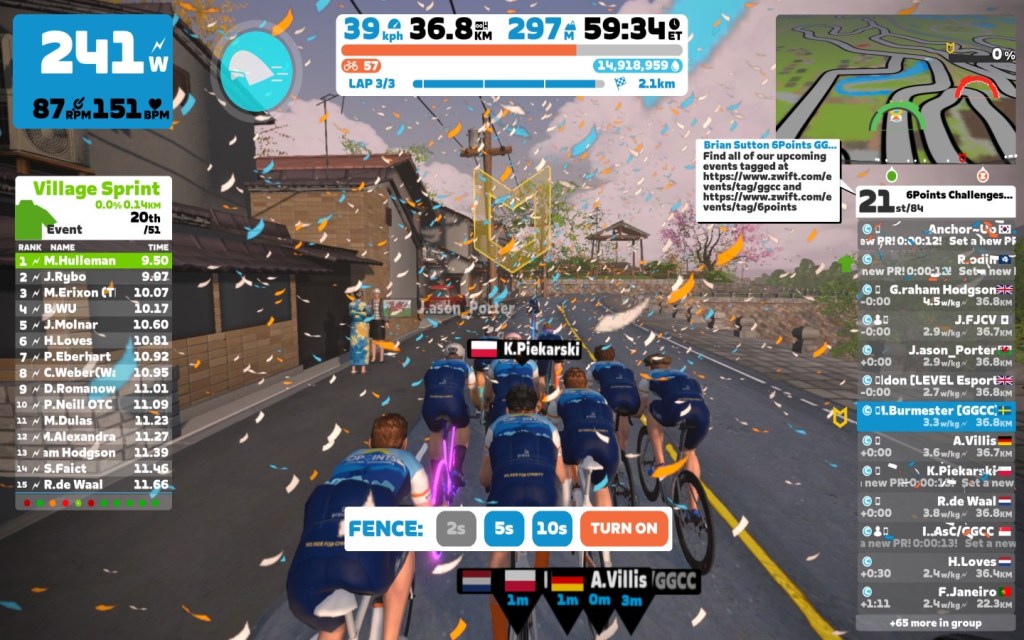Open the minimap
This screenshot has width=1024, height=640.
896,88
